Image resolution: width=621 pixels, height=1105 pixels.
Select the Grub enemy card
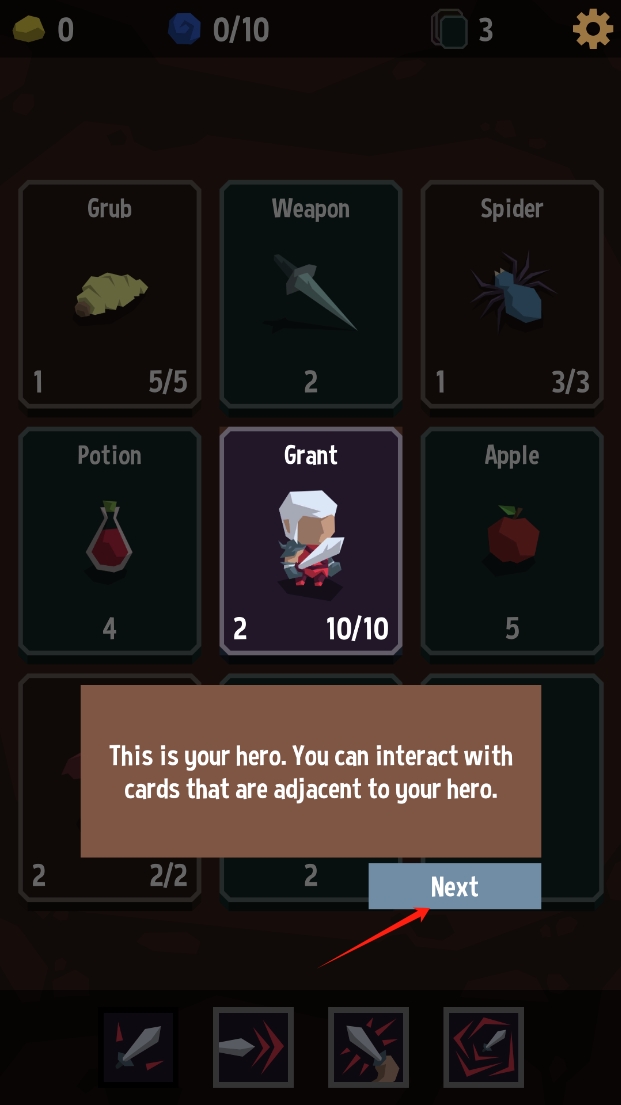tap(109, 294)
